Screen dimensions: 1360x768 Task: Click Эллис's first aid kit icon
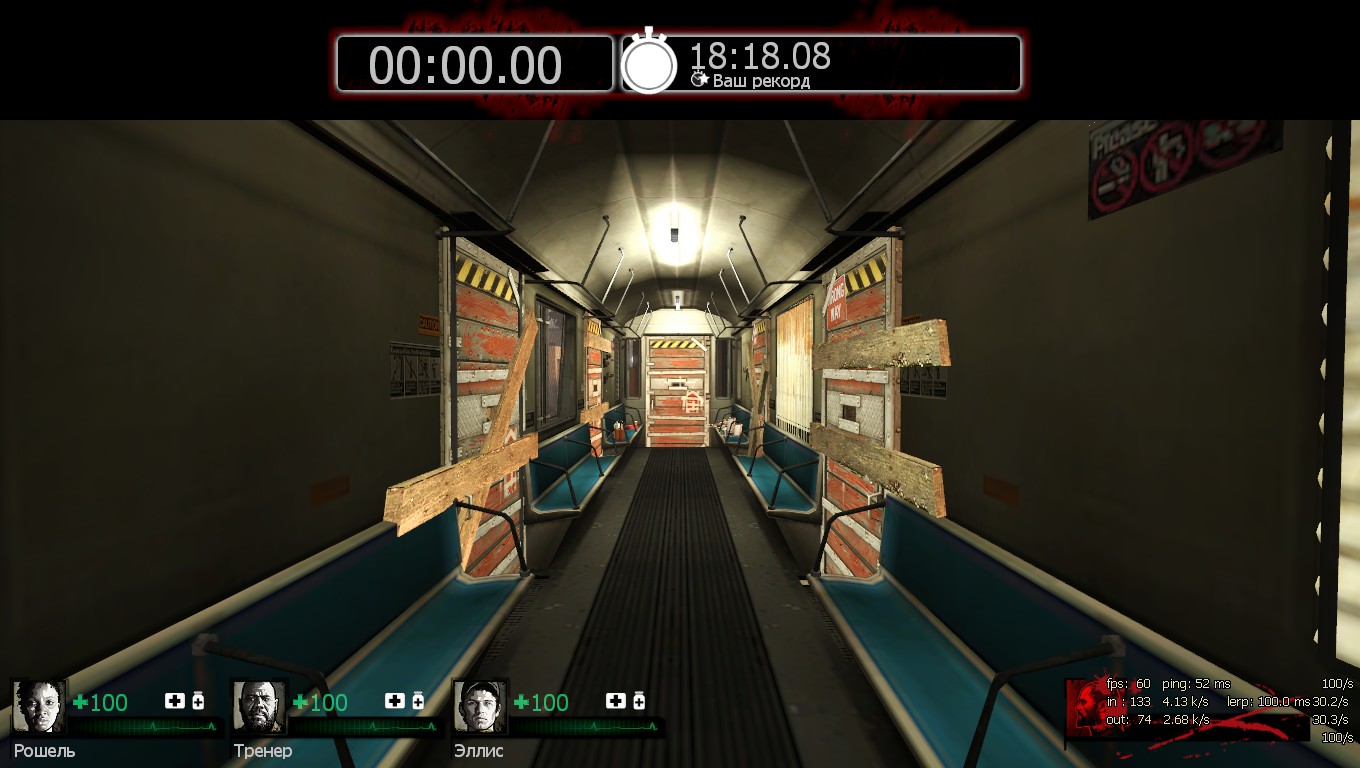616,701
